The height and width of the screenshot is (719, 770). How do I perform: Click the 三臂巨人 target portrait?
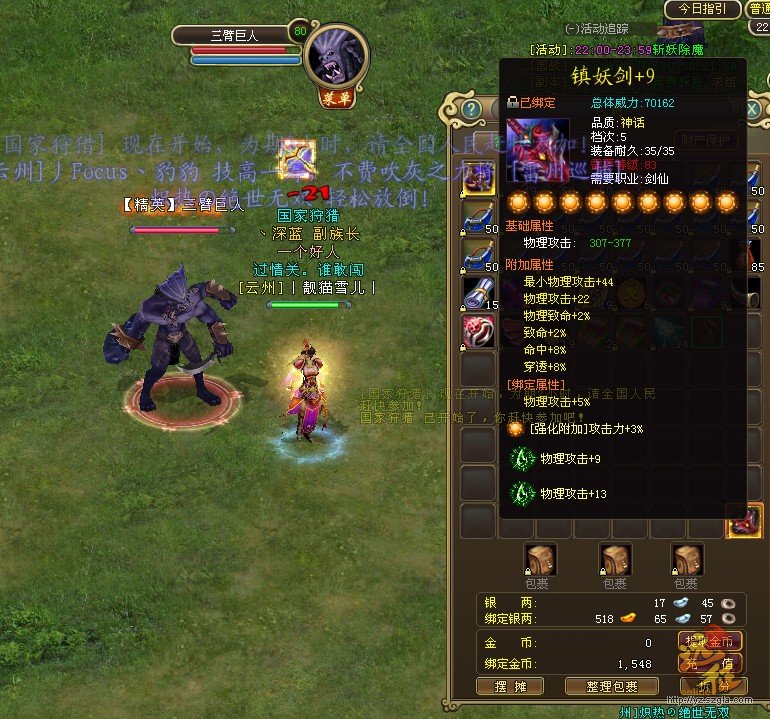tap(337, 54)
